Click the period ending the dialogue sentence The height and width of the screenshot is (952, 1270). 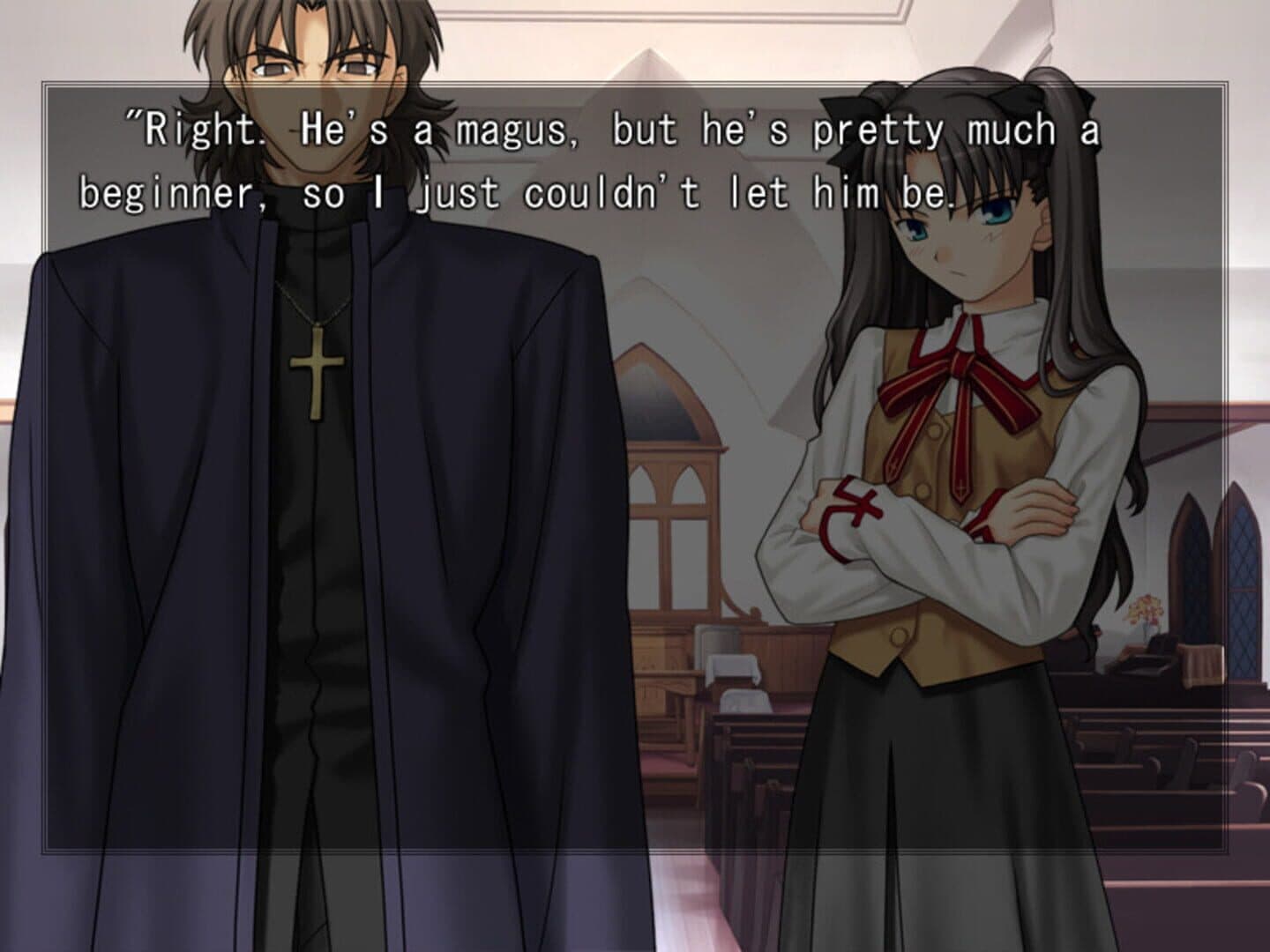coord(952,203)
